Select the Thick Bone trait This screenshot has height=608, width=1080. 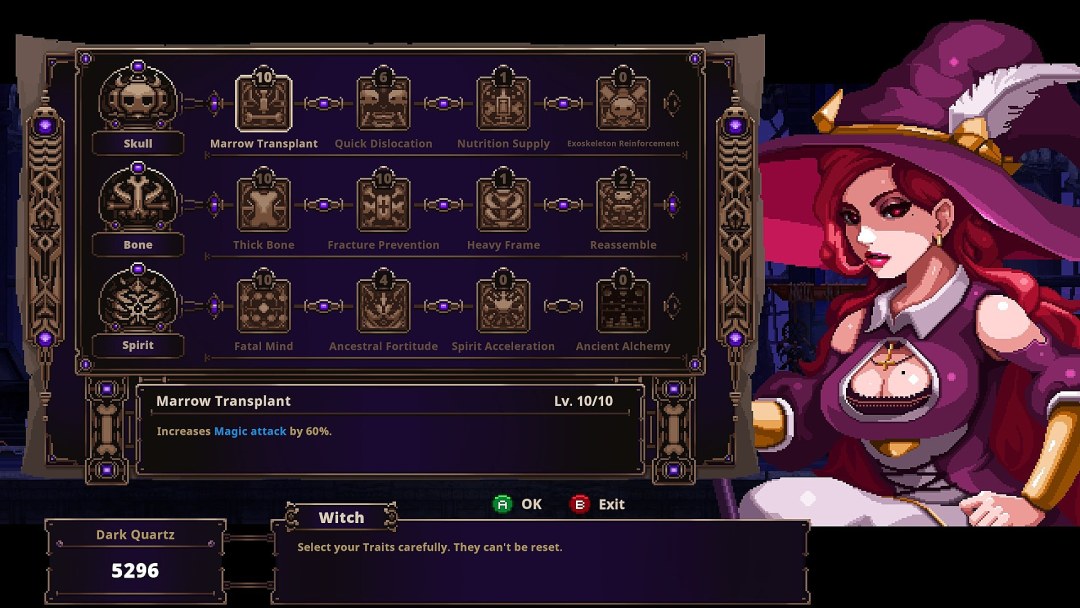click(x=263, y=205)
